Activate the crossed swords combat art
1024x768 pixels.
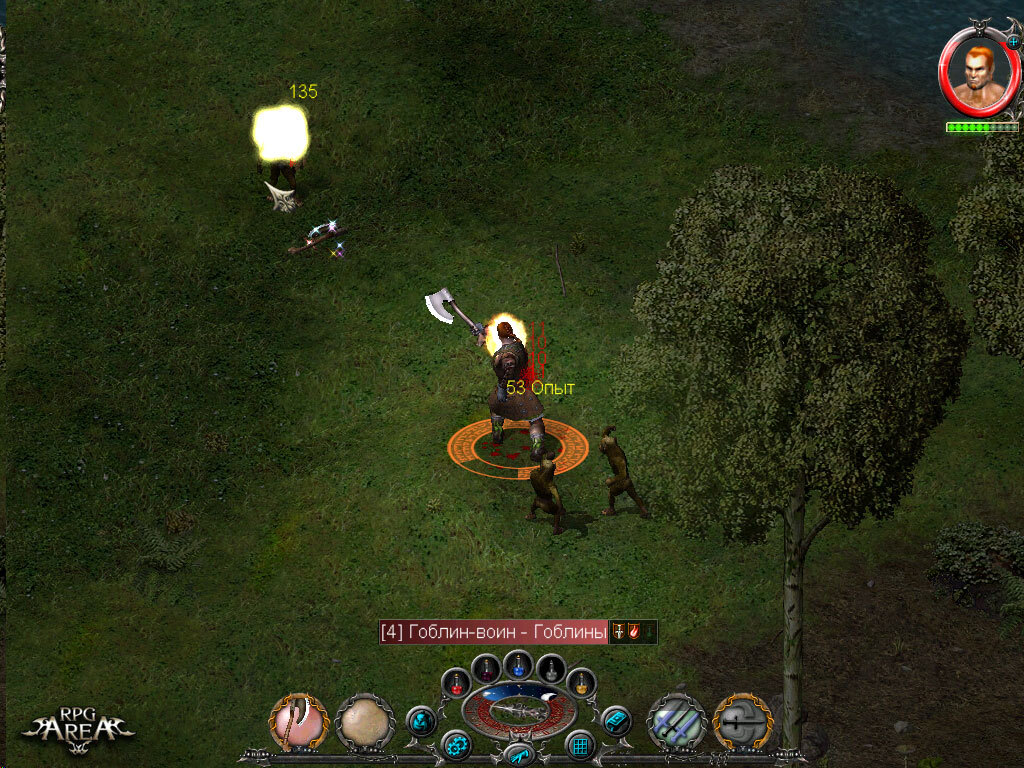(676, 721)
